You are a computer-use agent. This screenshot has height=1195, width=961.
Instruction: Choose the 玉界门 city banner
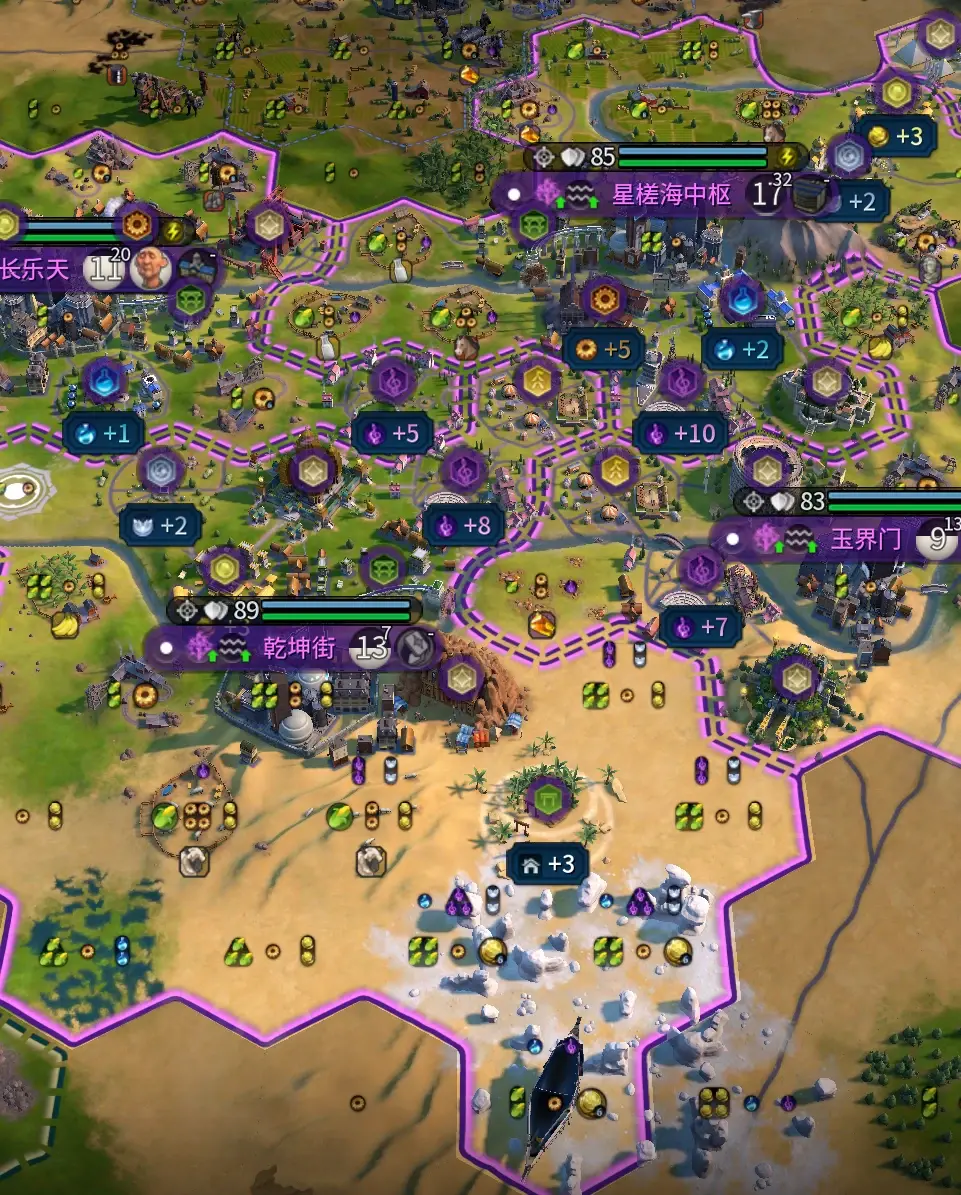tap(866, 541)
